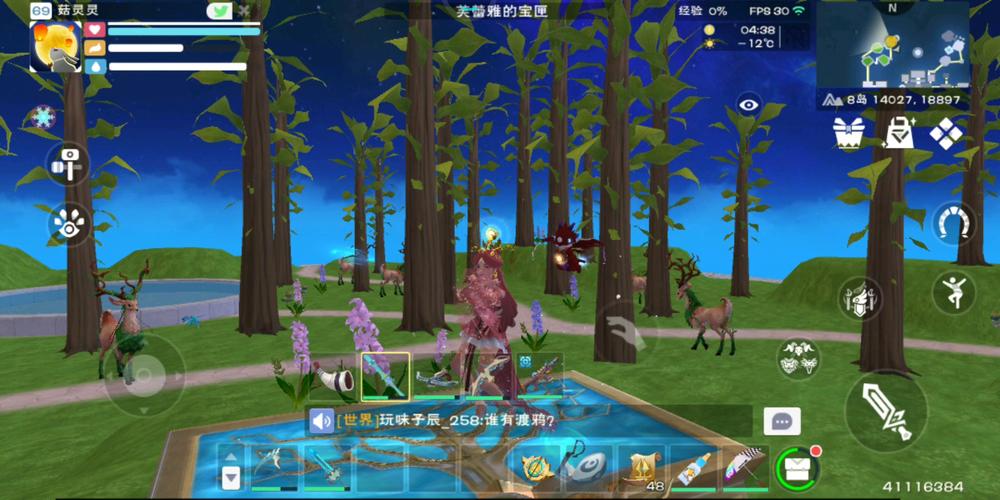The height and width of the screenshot is (500, 1000).
Task: Select the scroll item with count 48
Action: [x=642, y=467]
